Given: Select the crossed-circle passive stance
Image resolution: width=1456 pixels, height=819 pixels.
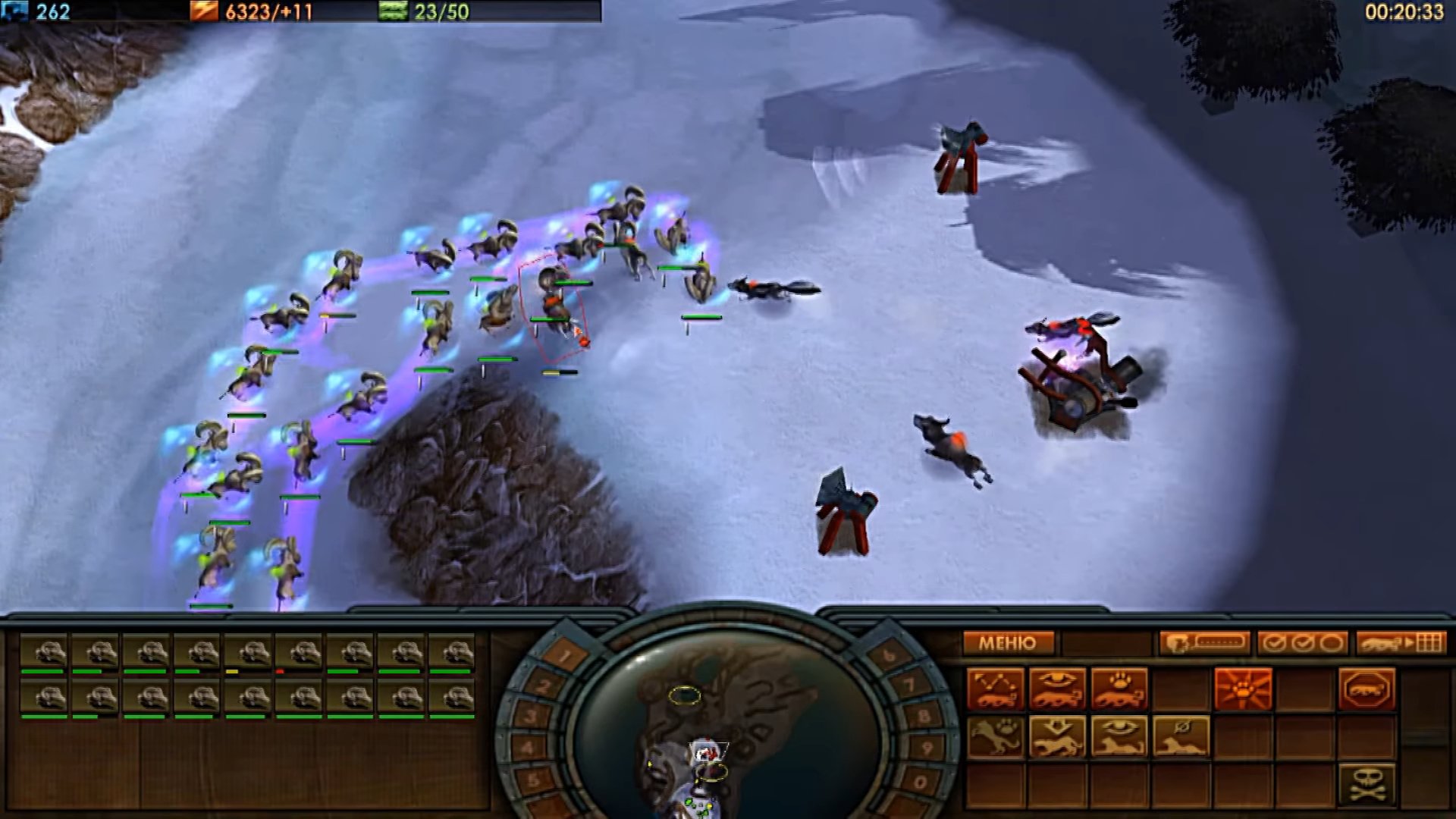Looking at the screenshot, I should point(1181,736).
